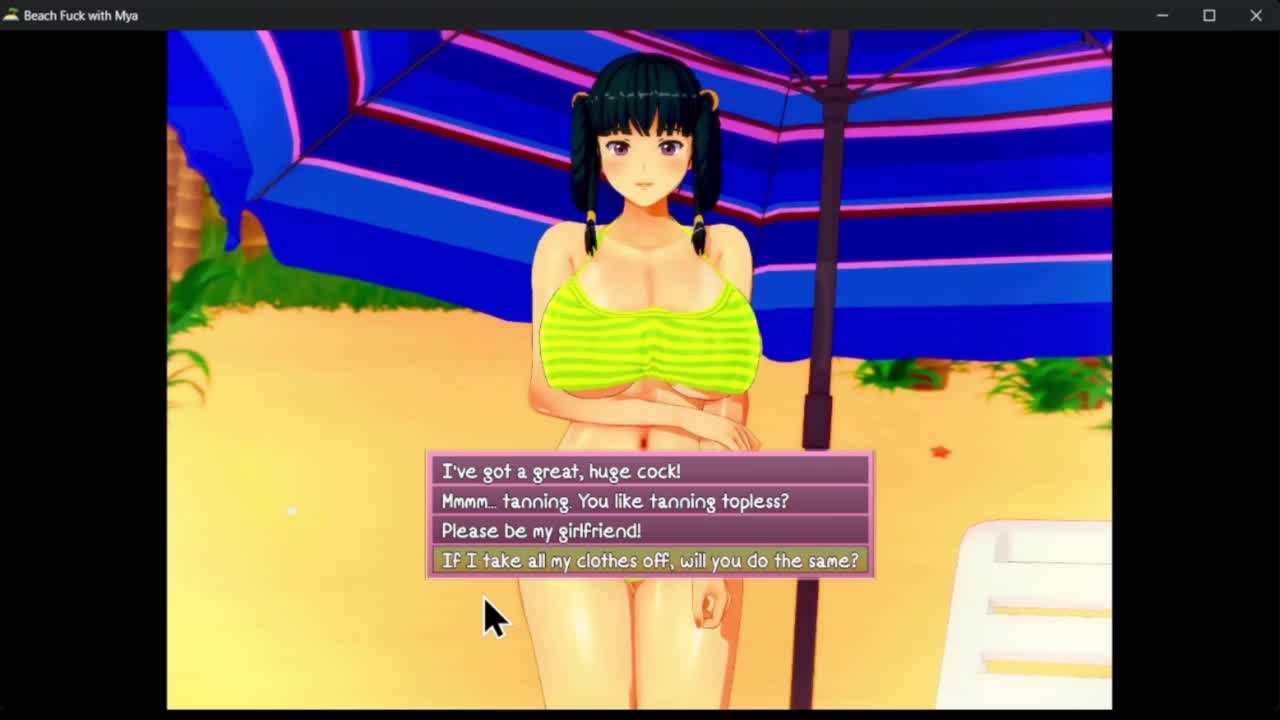Close the game window
1280x720 pixels.
pyautogui.click(x=1256, y=15)
